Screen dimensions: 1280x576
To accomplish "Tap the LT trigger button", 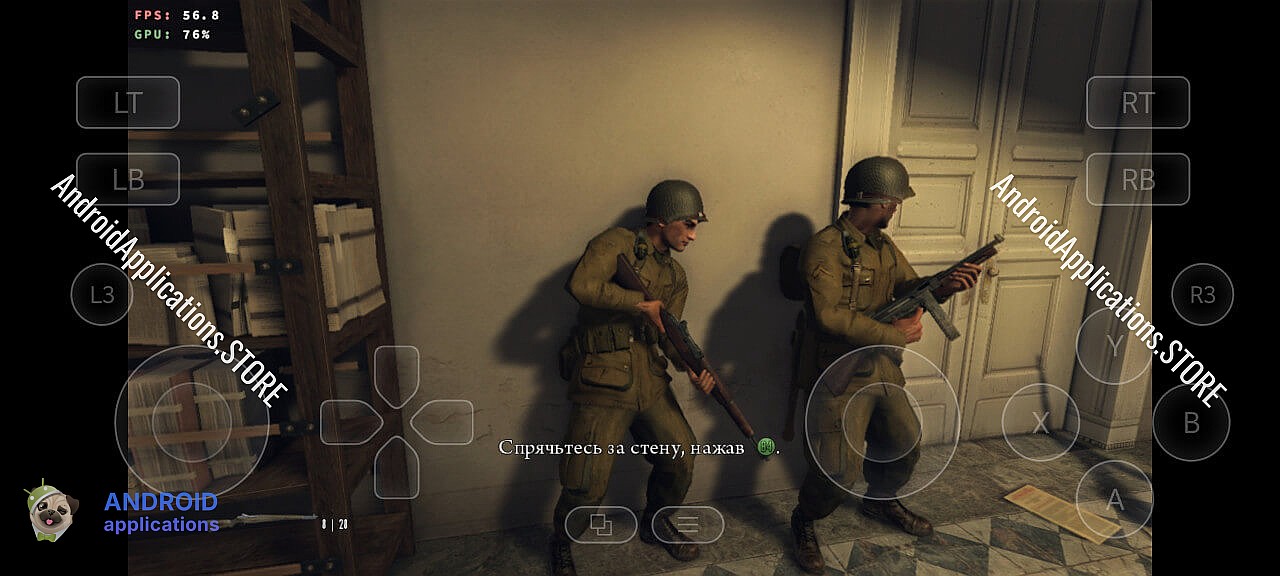I will [128, 102].
